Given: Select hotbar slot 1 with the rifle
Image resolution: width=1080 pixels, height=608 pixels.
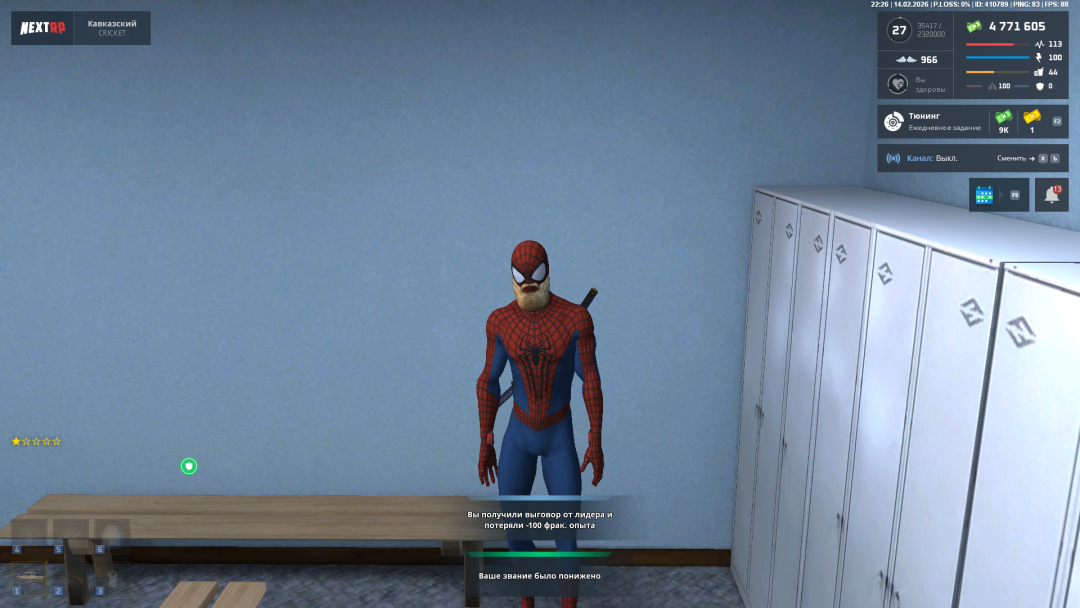Looking at the screenshot, I should pyautogui.click(x=28, y=578).
